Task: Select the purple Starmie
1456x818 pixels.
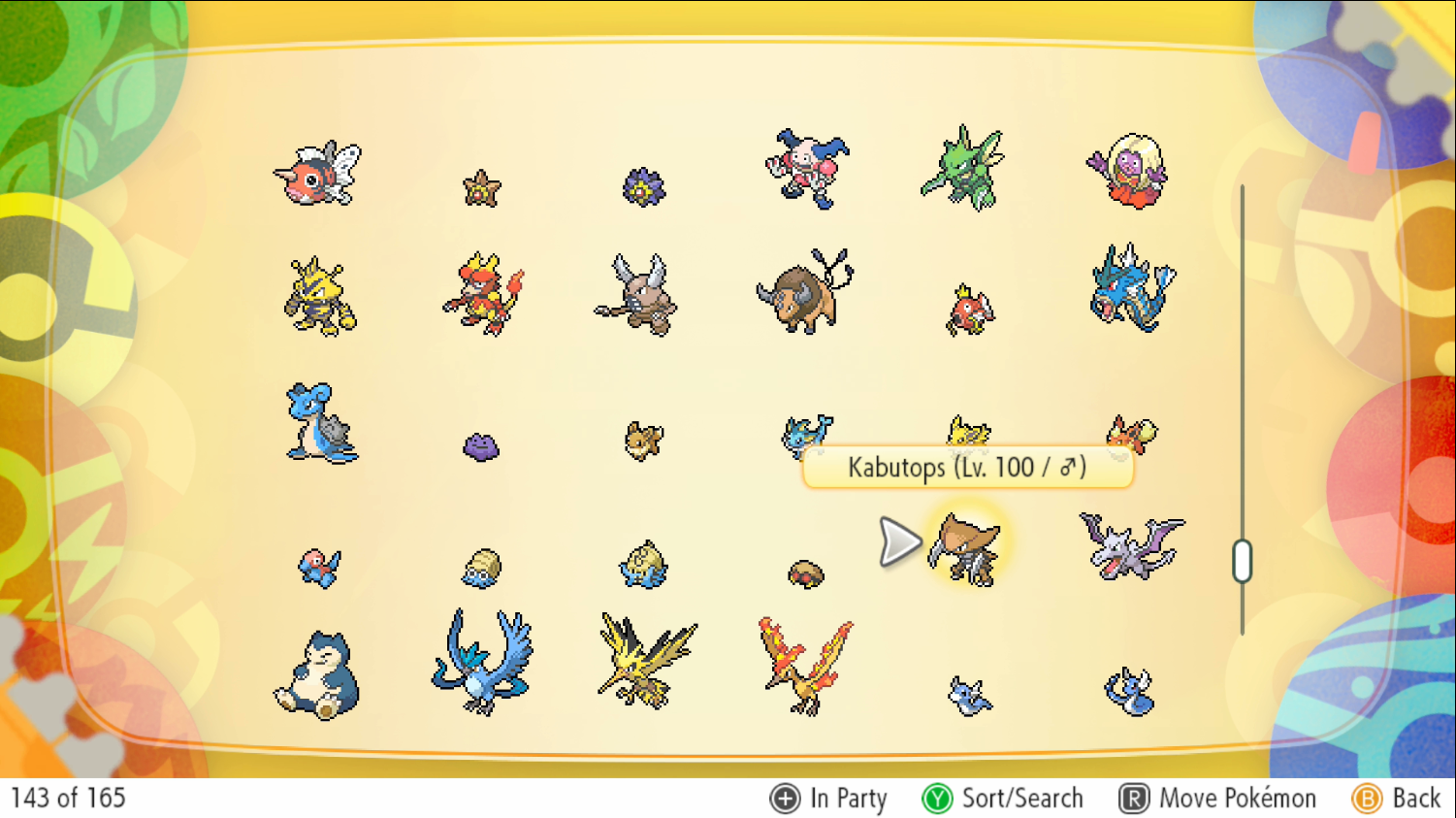Action: pyautogui.click(x=642, y=186)
